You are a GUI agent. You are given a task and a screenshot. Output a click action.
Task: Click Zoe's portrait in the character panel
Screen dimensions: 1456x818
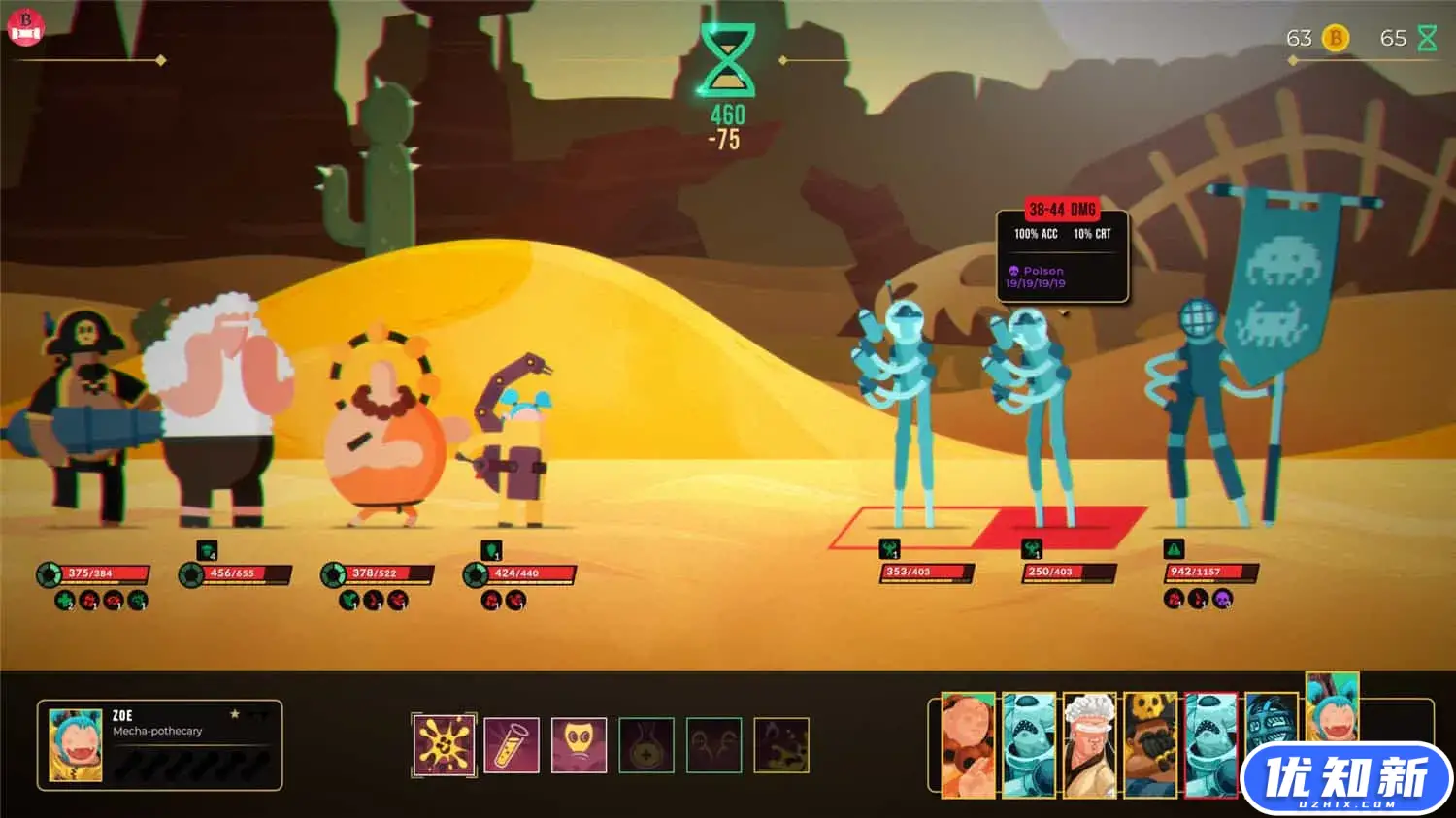(x=76, y=745)
